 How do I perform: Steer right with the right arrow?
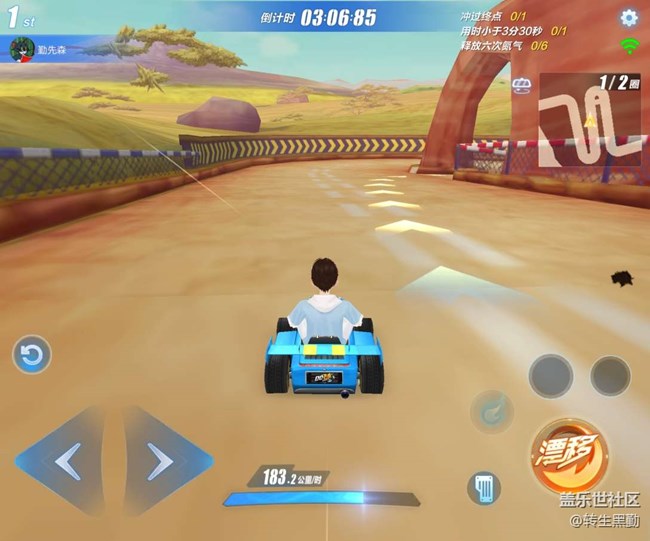tap(160, 461)
